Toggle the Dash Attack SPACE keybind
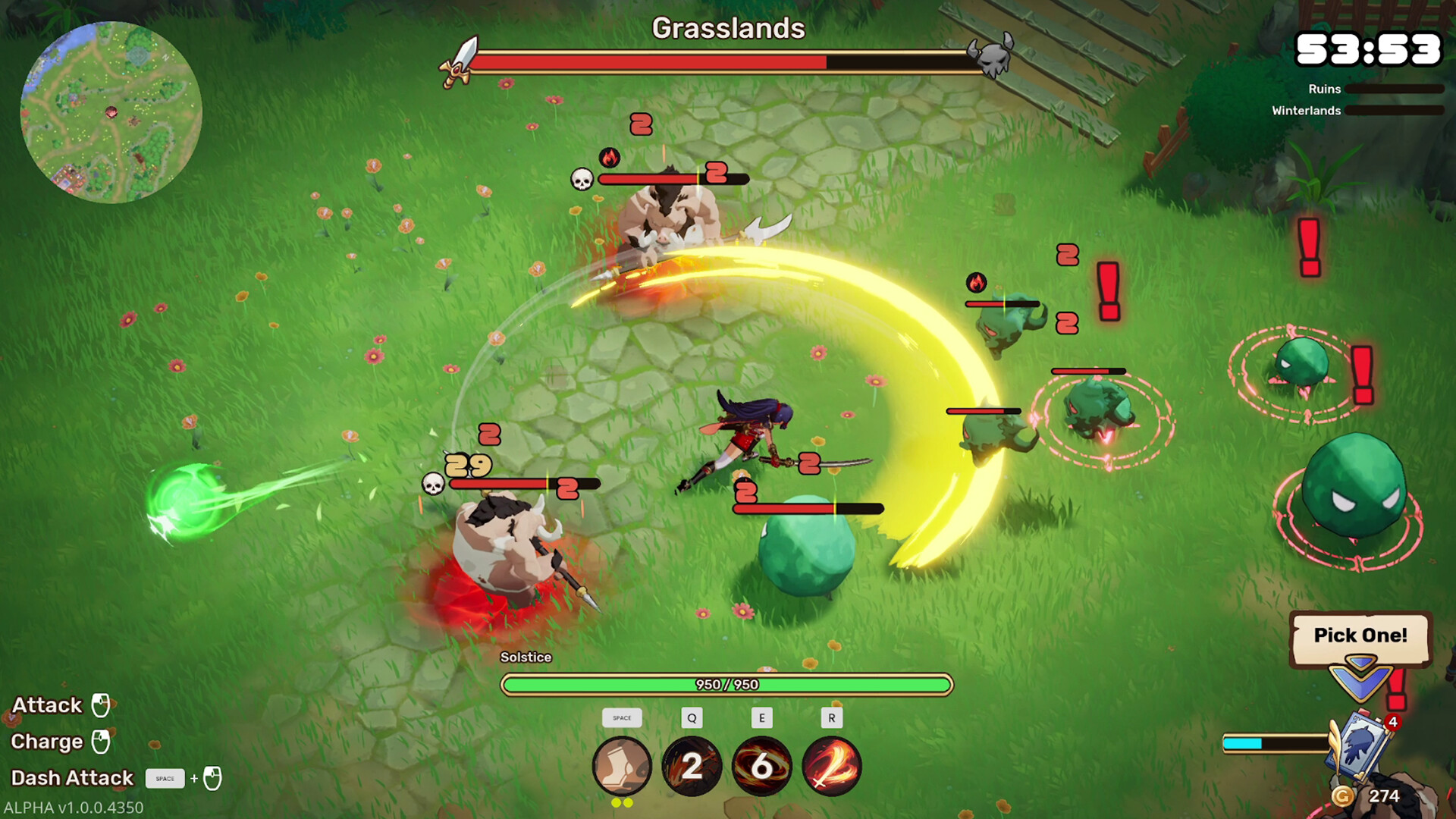 click(165, 778)
